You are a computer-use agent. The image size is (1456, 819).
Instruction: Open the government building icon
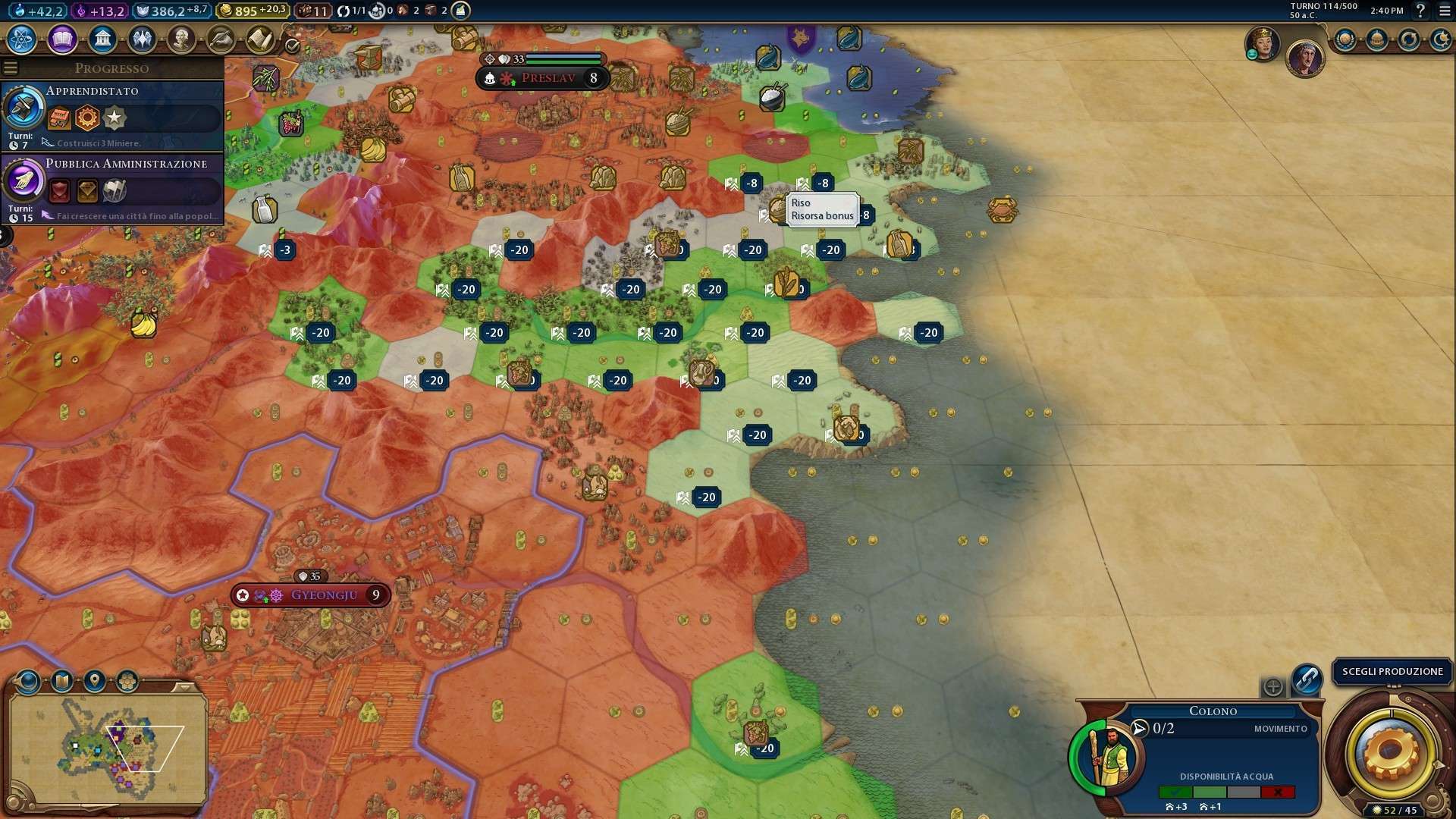click(x=102, y=39)
